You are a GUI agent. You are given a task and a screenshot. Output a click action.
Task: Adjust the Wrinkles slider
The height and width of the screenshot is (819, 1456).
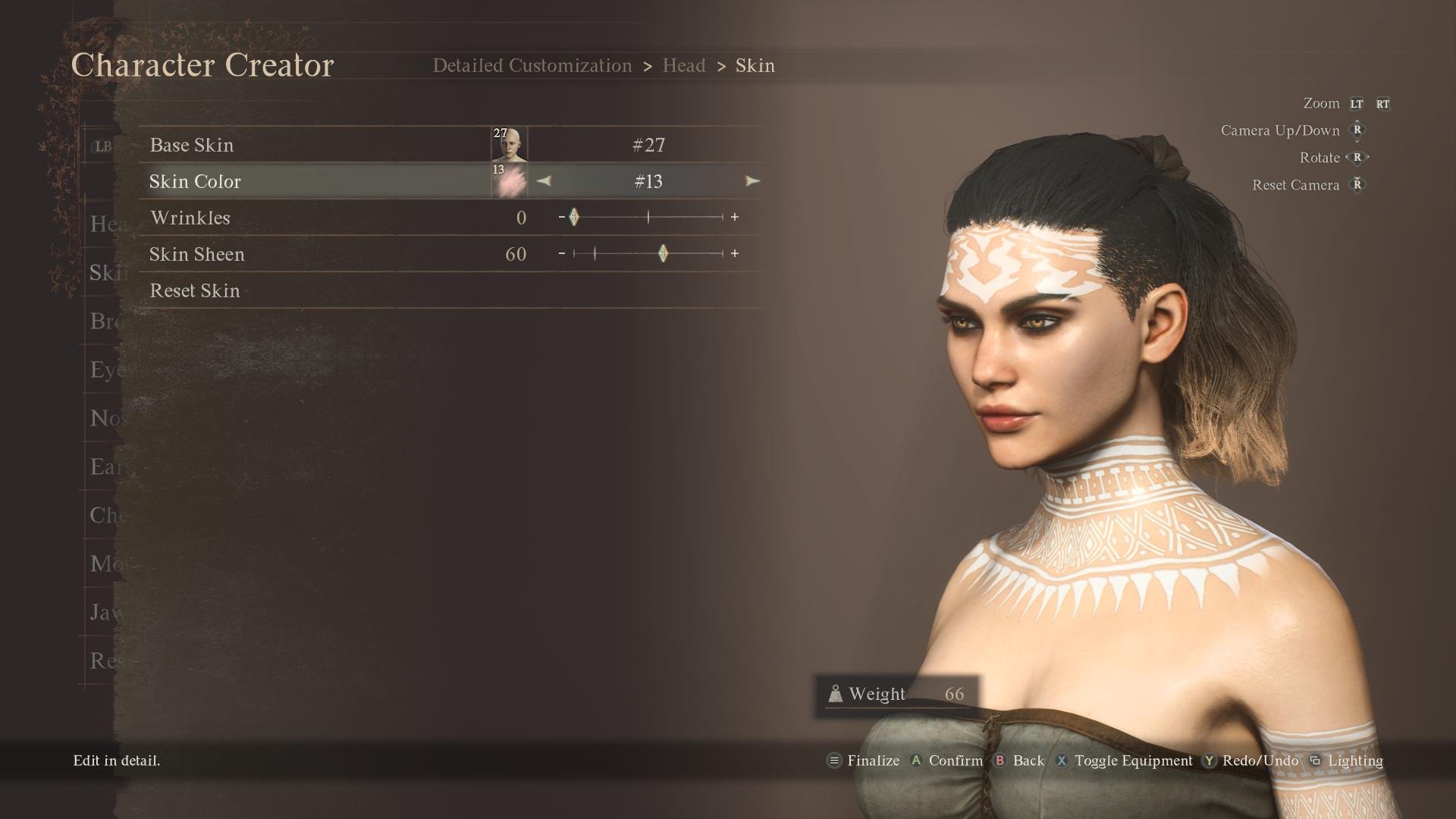point(574,218)
